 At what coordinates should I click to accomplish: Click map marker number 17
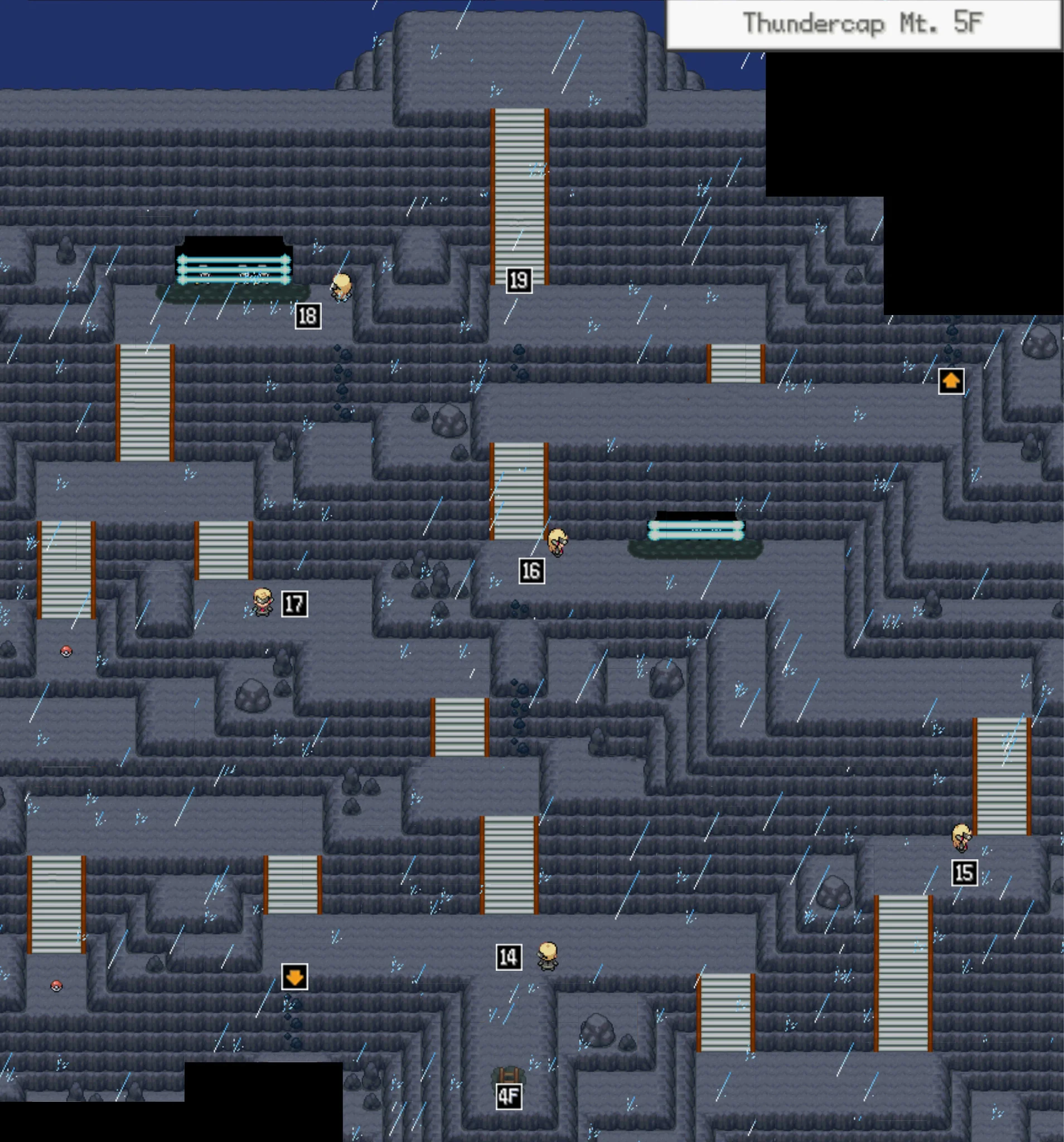click(294, 604)
